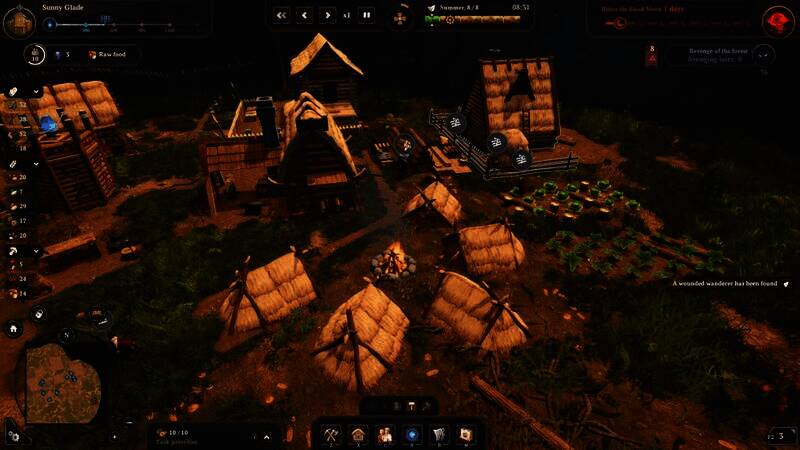This screenshot has width=800, height=450.
Task: Click the home button above the minimap
Action: pos(14,328)
